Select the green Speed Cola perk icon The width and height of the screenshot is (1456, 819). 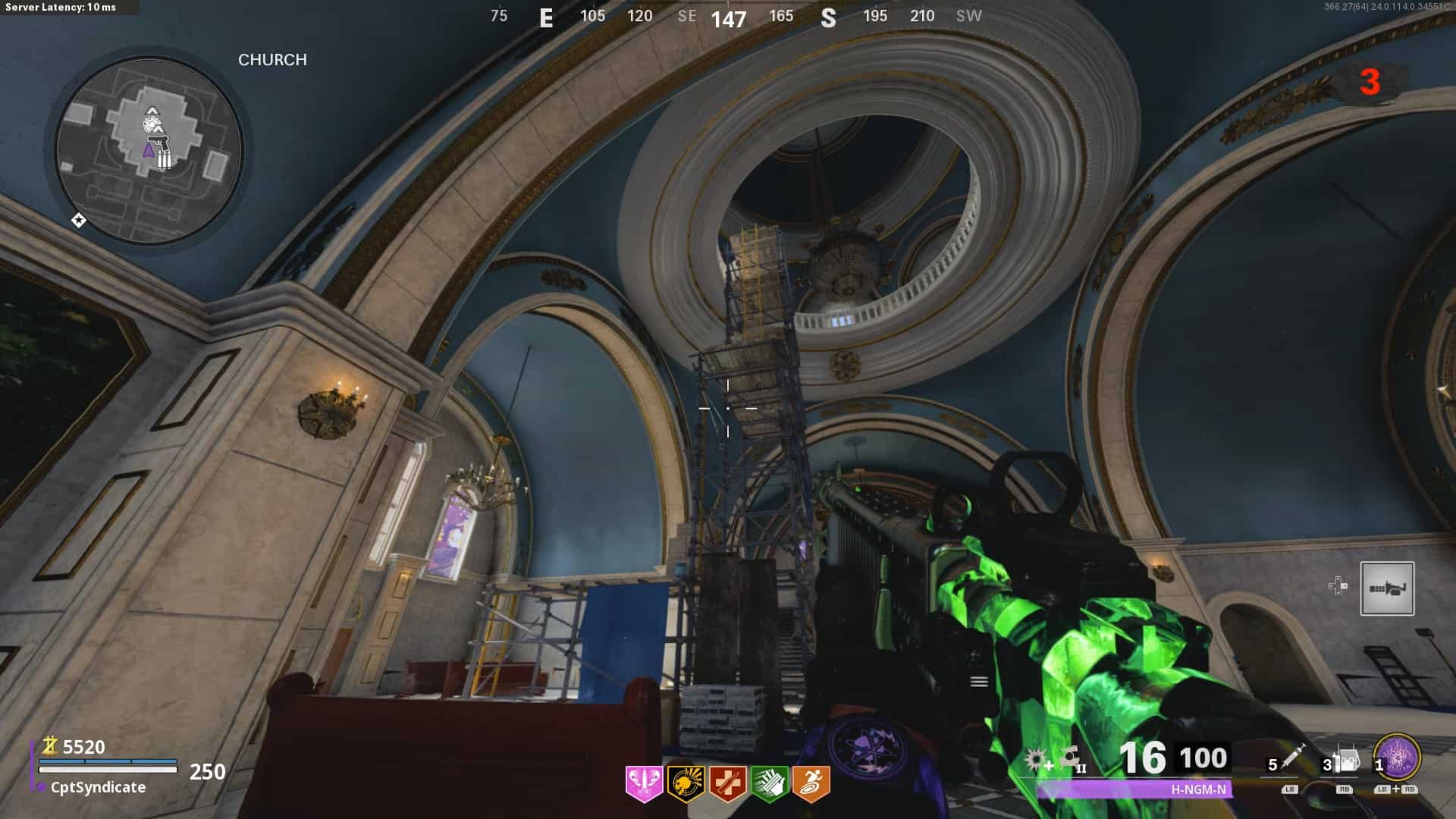click(769, 783)
